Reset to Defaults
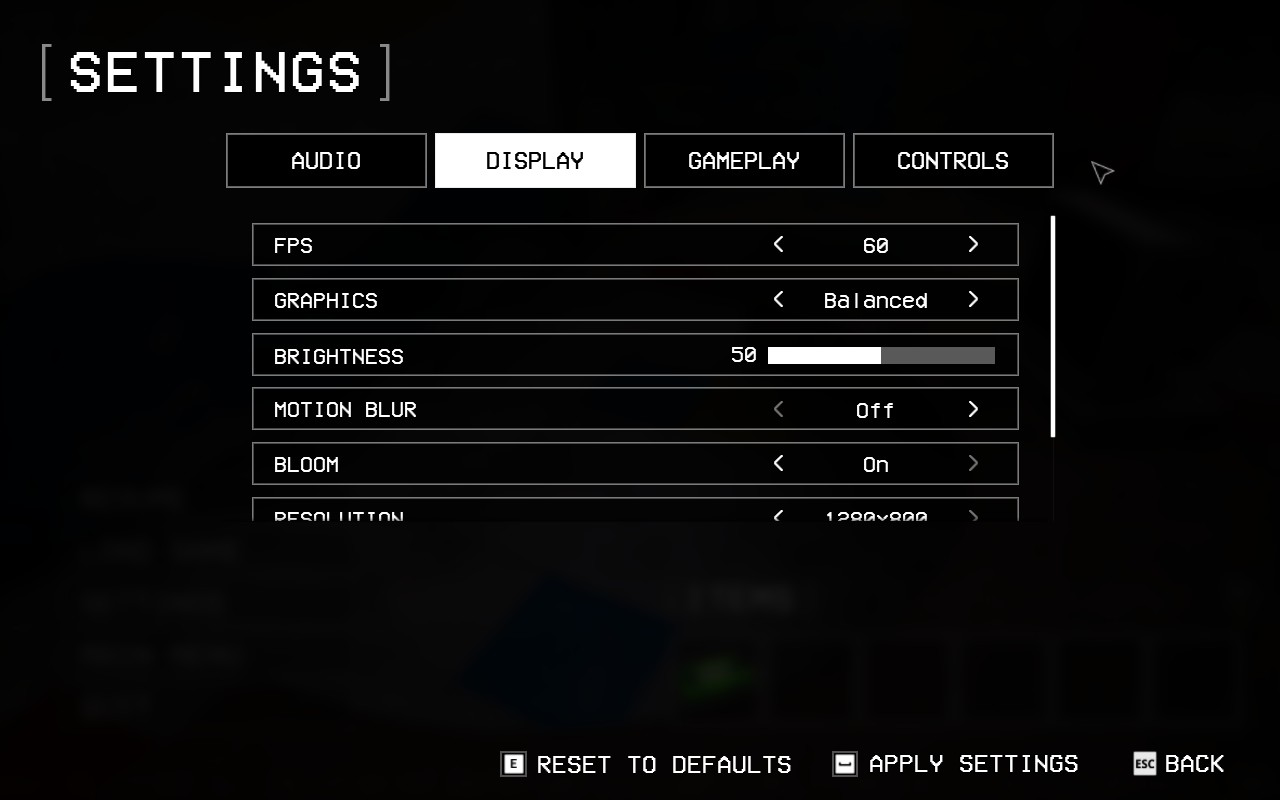The image size is (1280, 800). click(x=647, y=765)
